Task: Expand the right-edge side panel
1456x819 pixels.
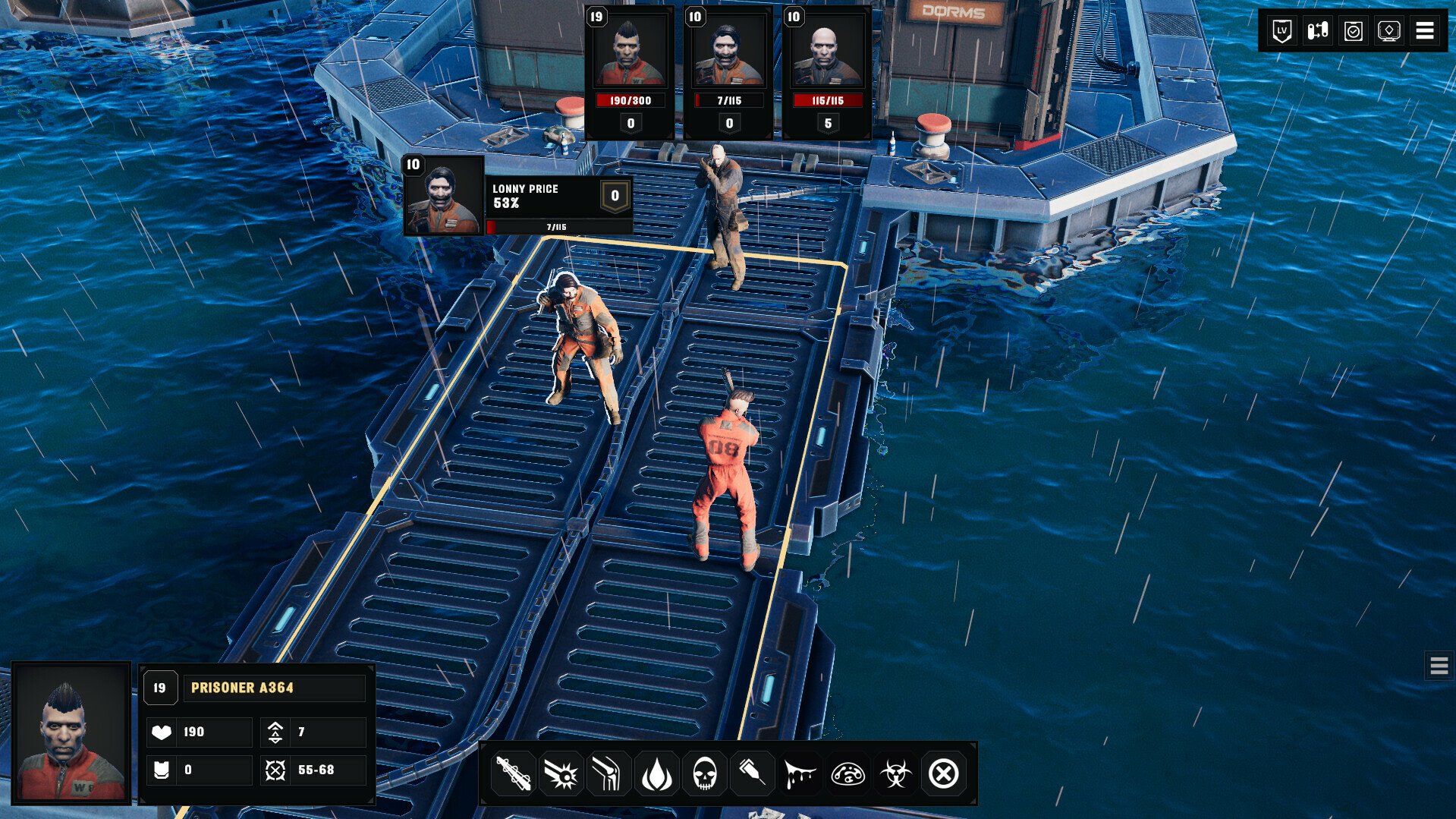Action: click(x=1438, y=666)
